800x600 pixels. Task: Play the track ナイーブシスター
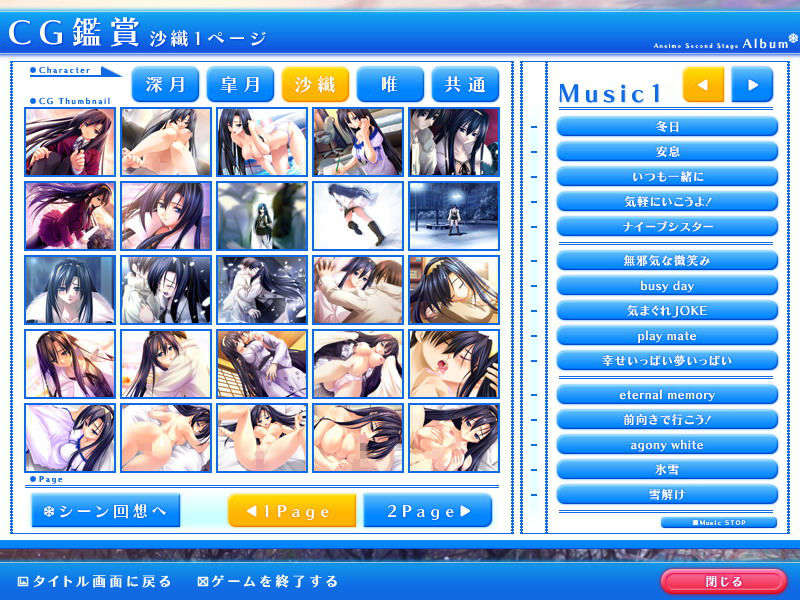tap(667, 226)
